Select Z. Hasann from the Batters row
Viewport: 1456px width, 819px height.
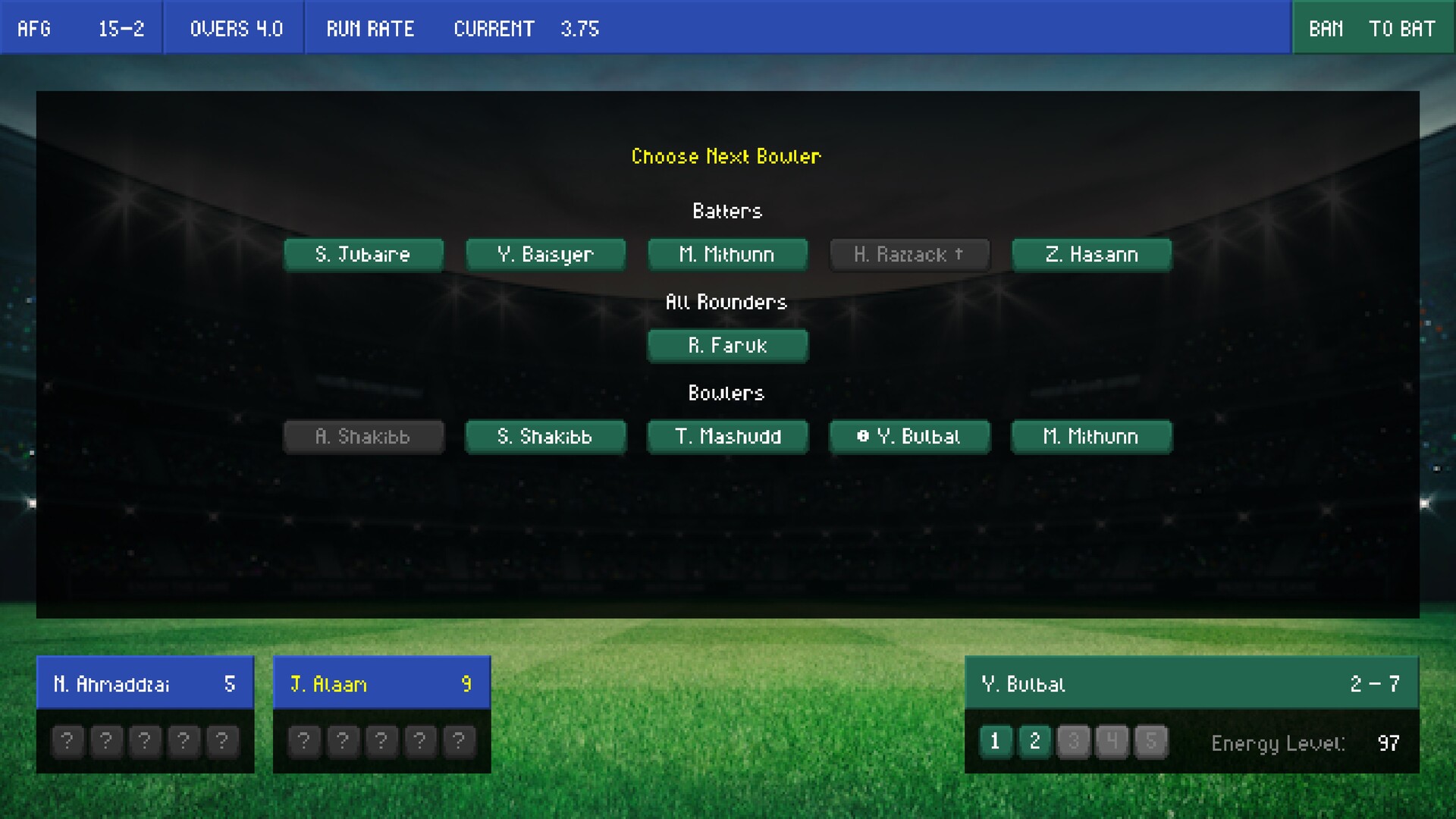pos(1091,255)
